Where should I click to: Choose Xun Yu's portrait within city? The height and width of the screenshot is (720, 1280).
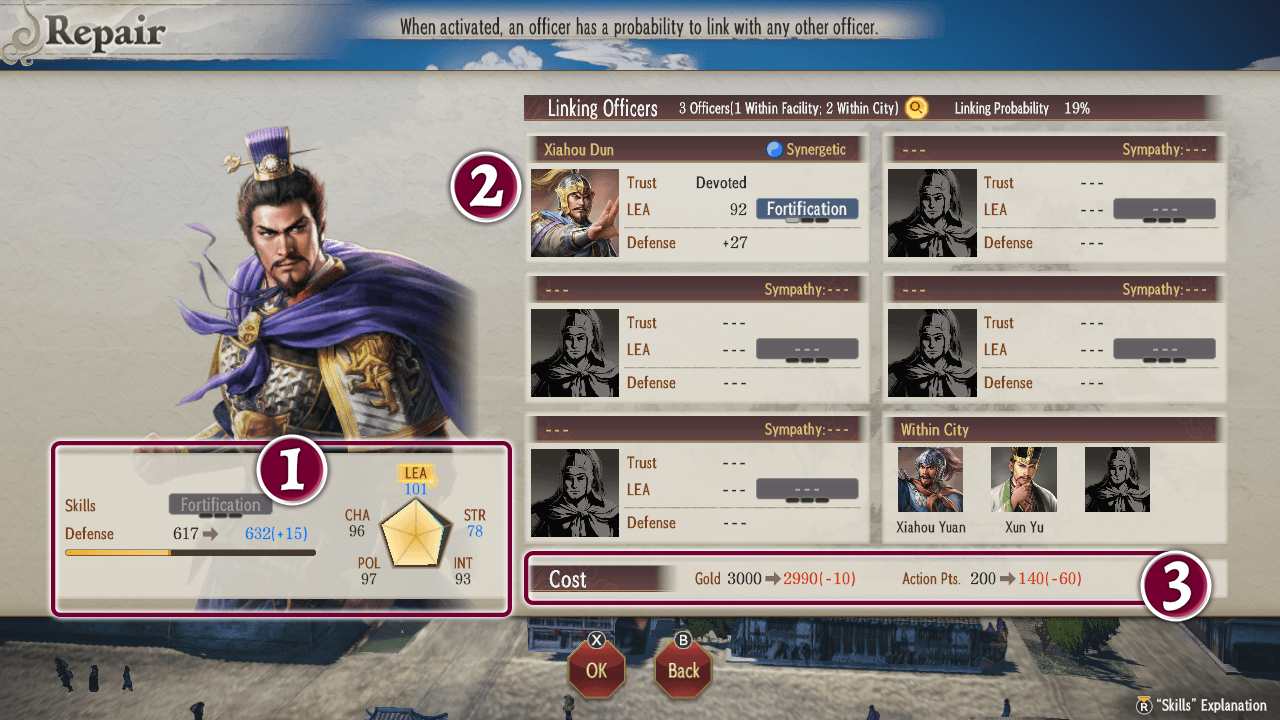point(1023,480)
